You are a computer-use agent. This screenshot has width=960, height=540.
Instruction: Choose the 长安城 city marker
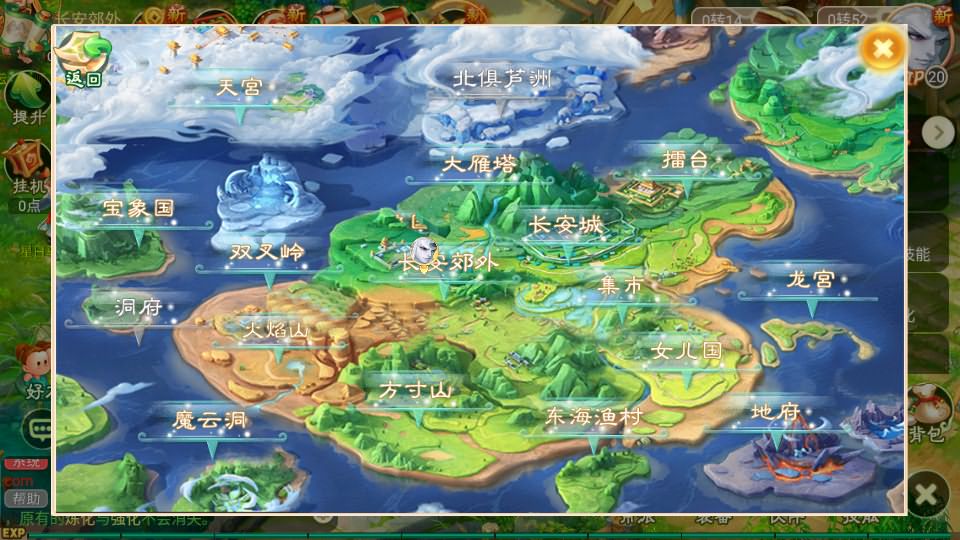click(566, 227)
